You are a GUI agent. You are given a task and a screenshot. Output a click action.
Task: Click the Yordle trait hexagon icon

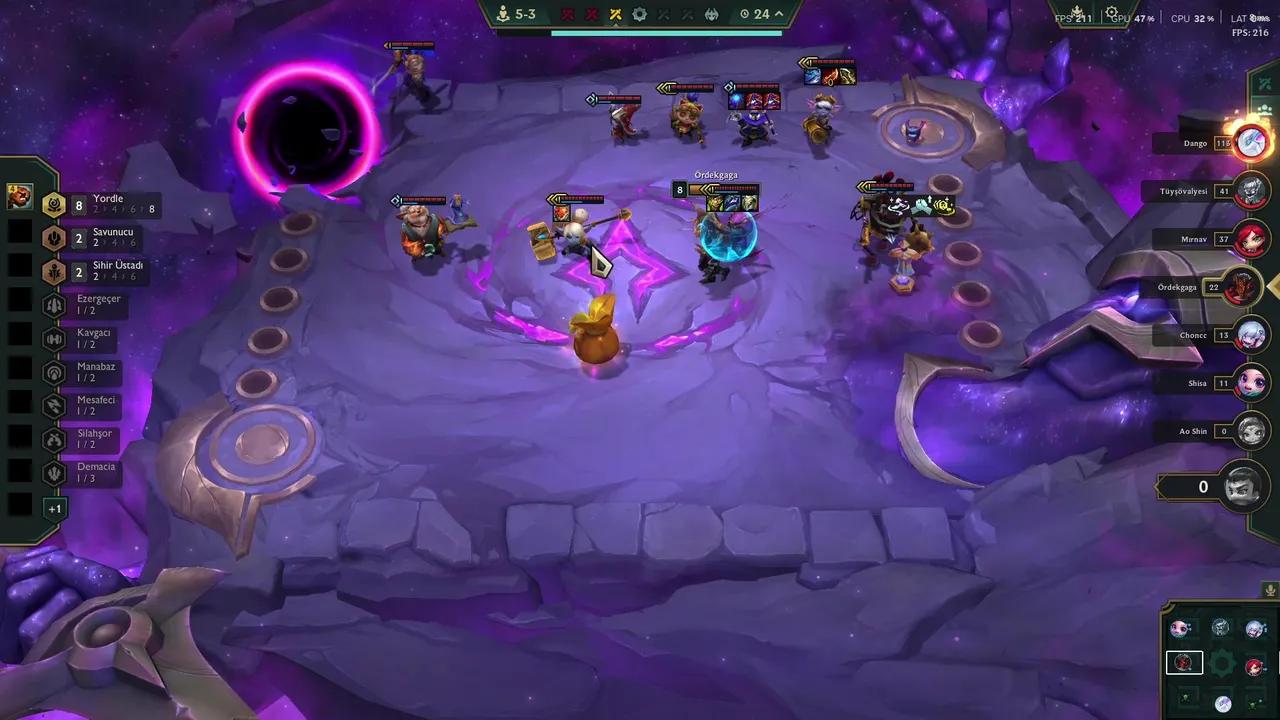click(x=54, y=203)
